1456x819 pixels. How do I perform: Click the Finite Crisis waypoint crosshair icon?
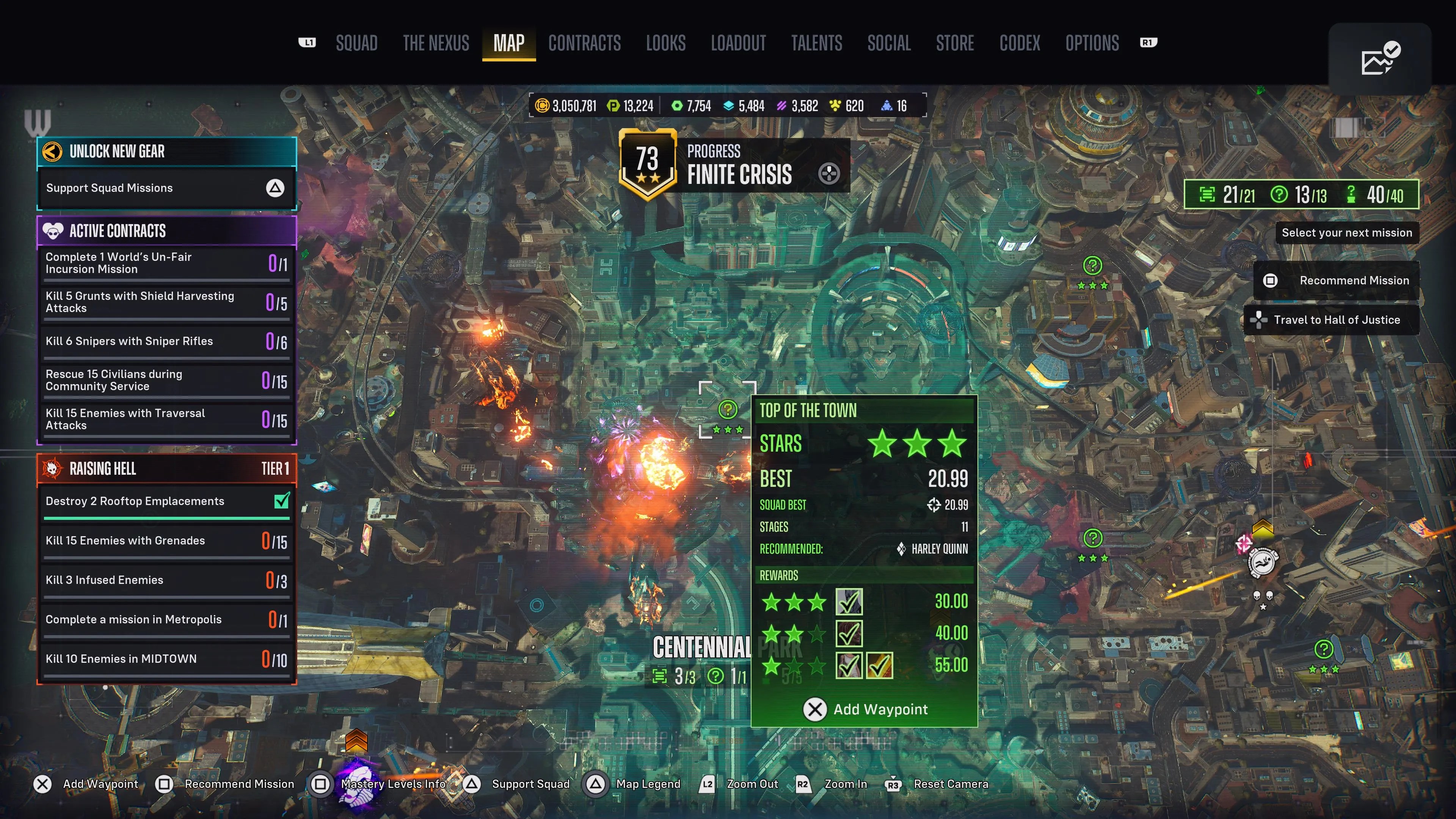(830, 174)
